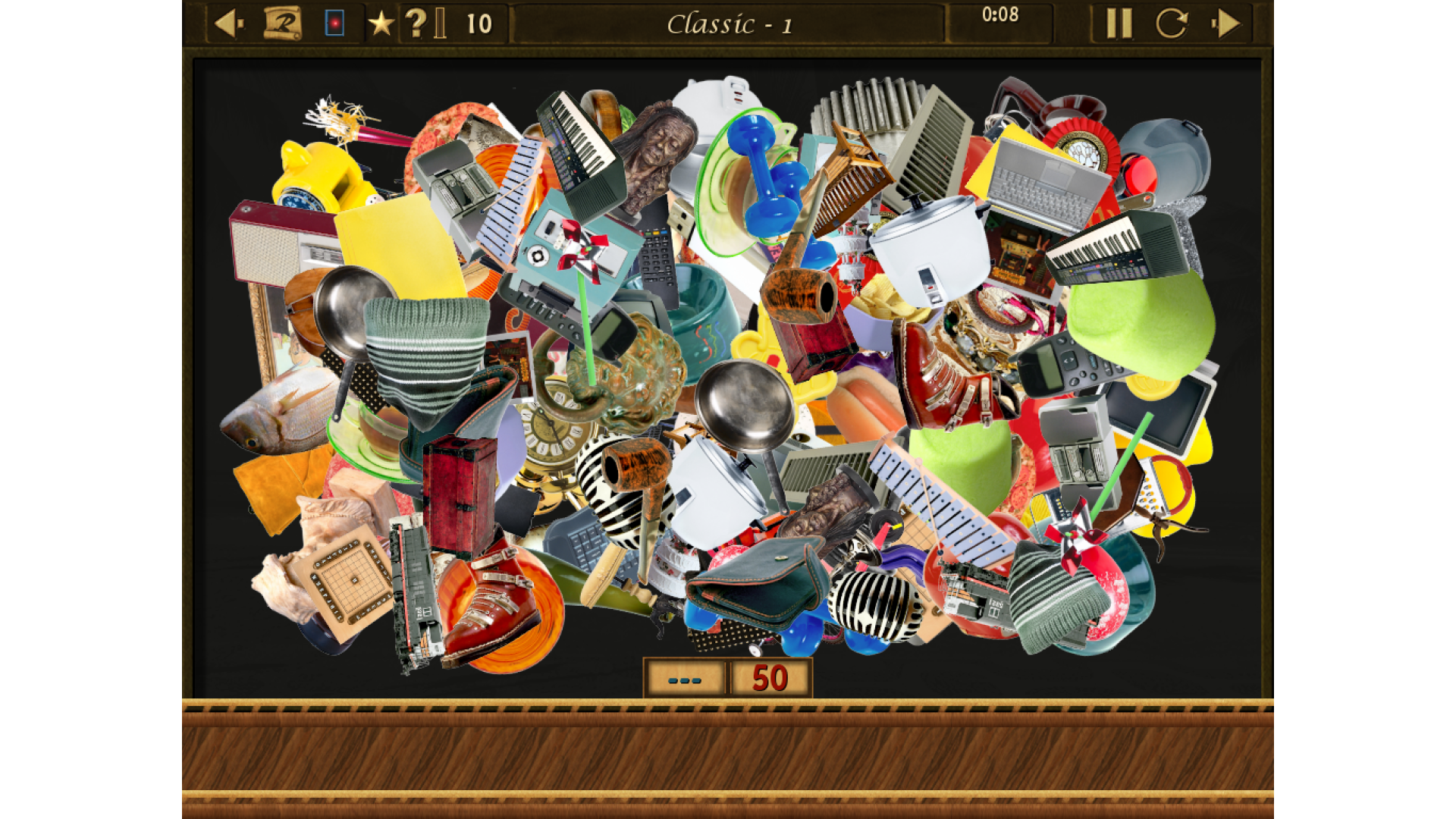The height and width of the screenshot is (819, 1456).
Task: Pause the game
Action: 1119,24
